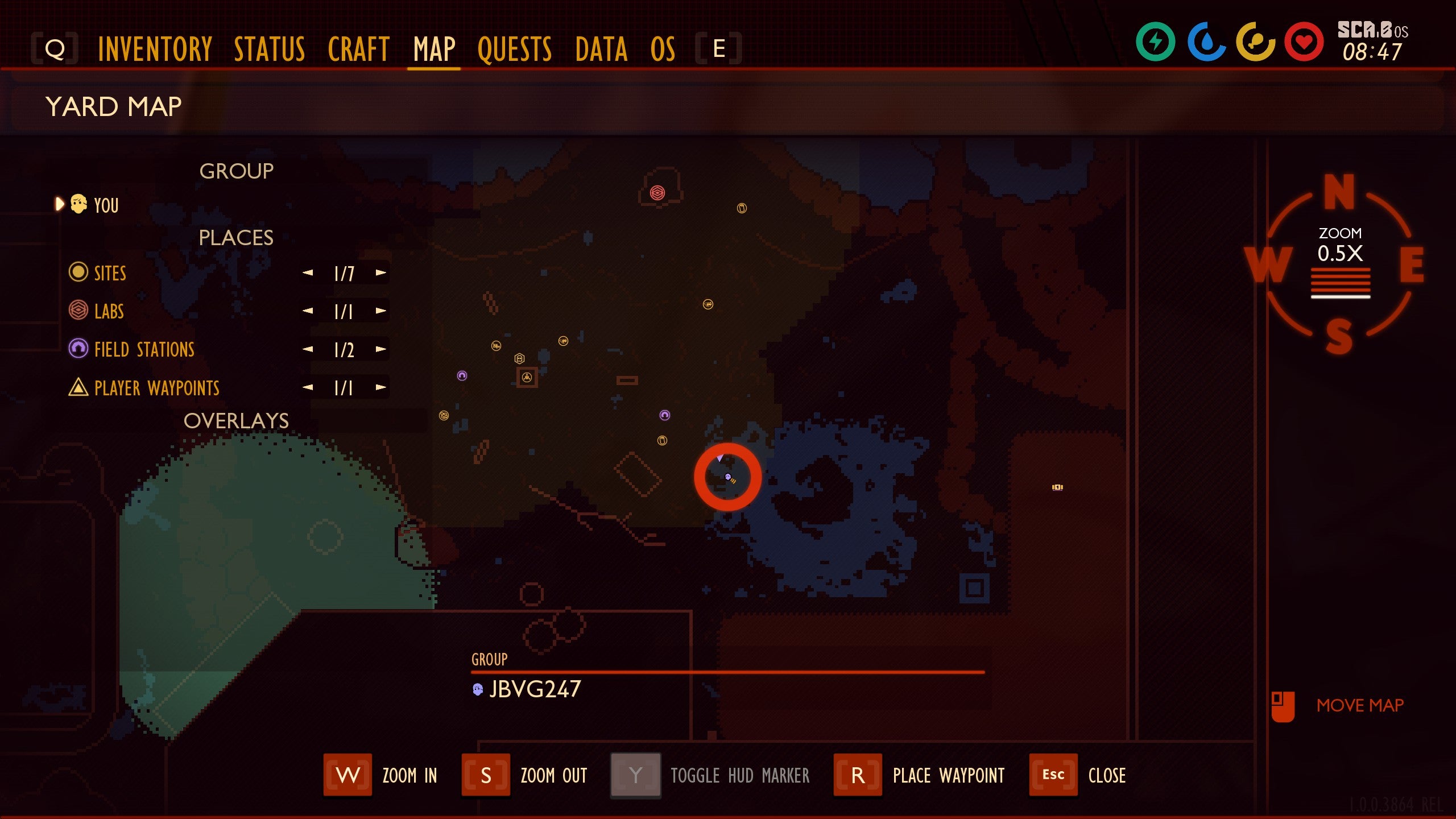Toggle visibility of SITES markers

tap(78, 273)
